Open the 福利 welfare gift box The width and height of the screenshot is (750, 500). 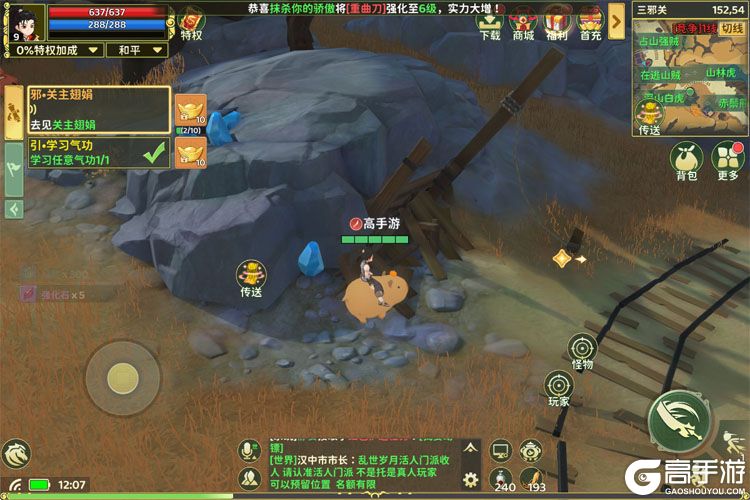(x=557, y=22)
